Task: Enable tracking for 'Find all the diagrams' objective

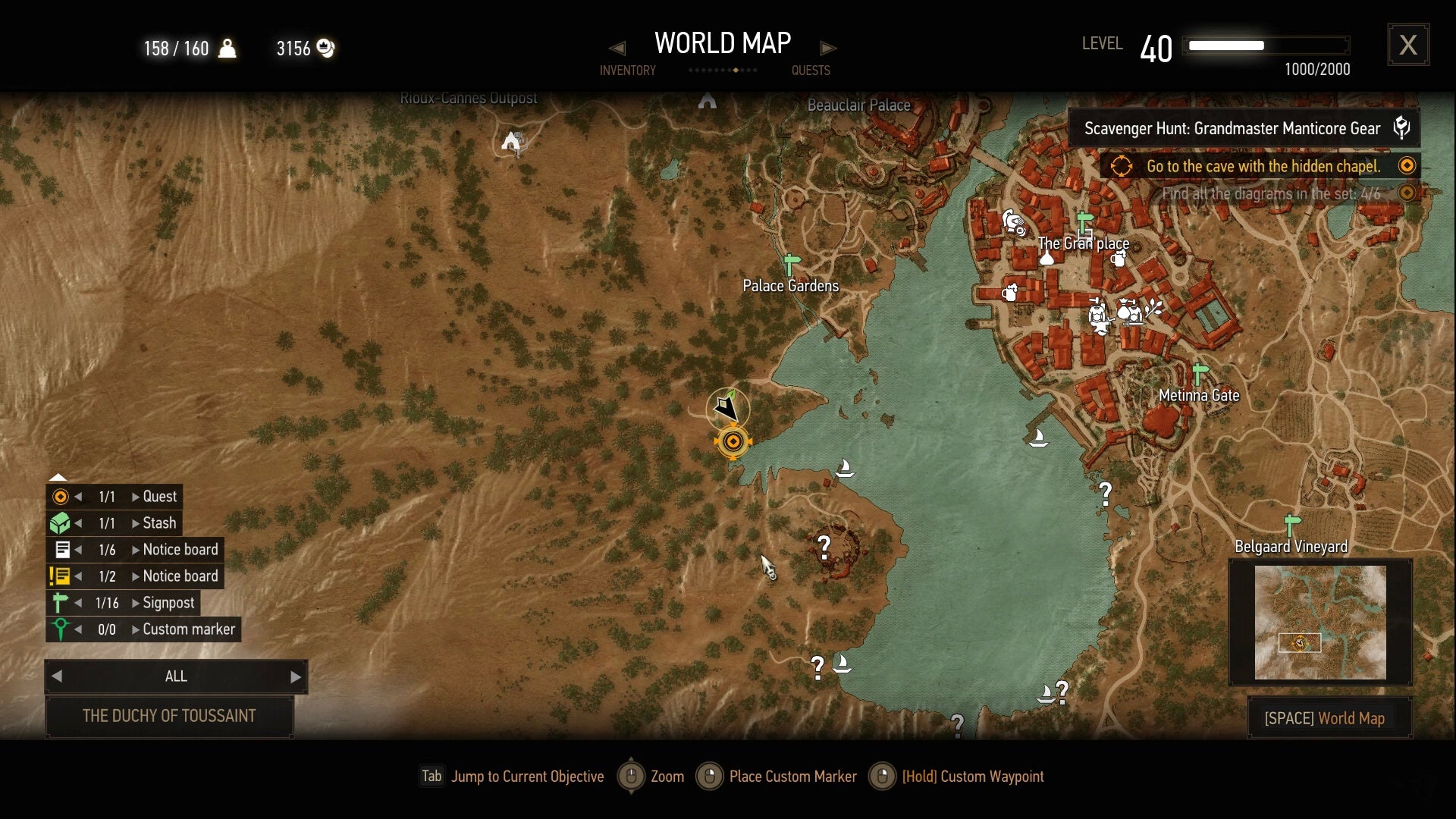Action: 1407,193
